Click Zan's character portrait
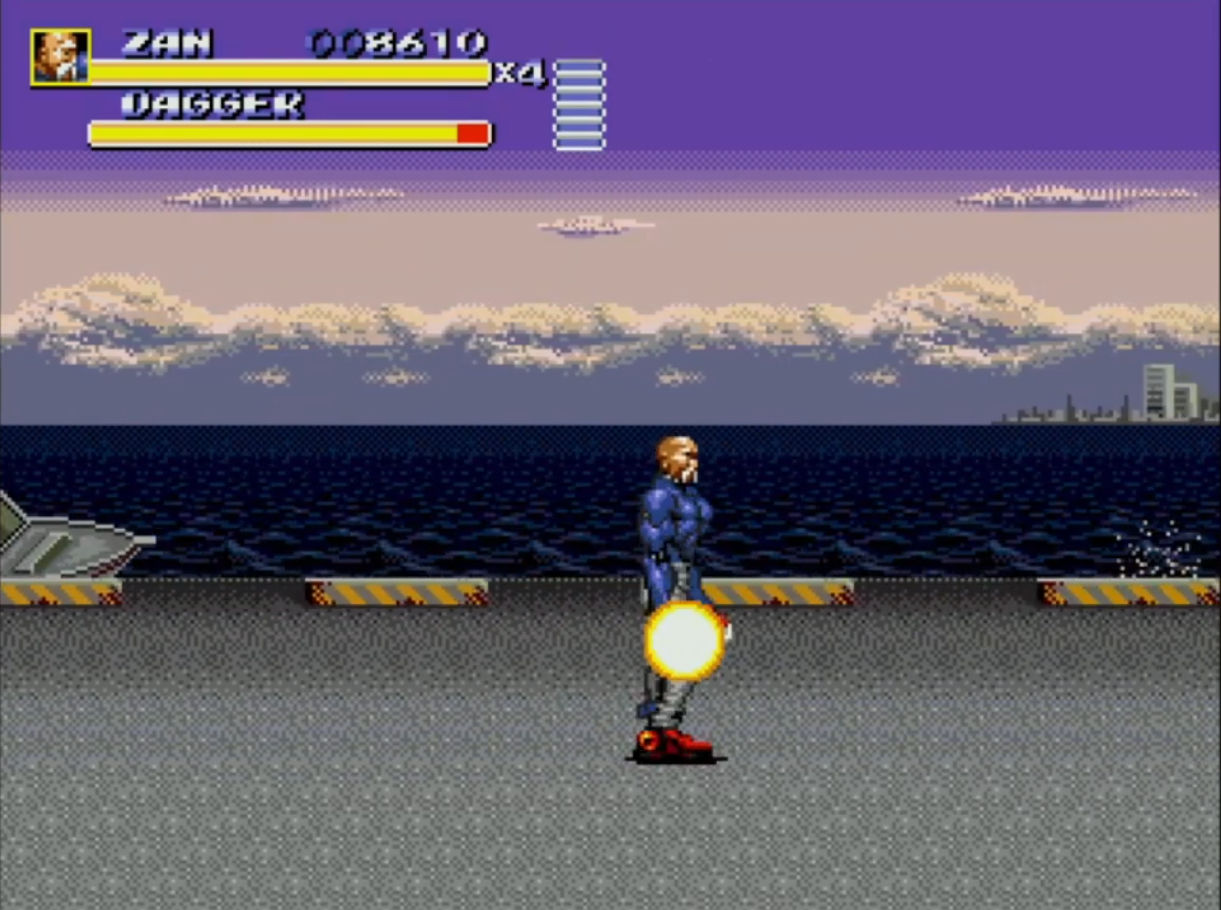 click(x=61, y=57)
